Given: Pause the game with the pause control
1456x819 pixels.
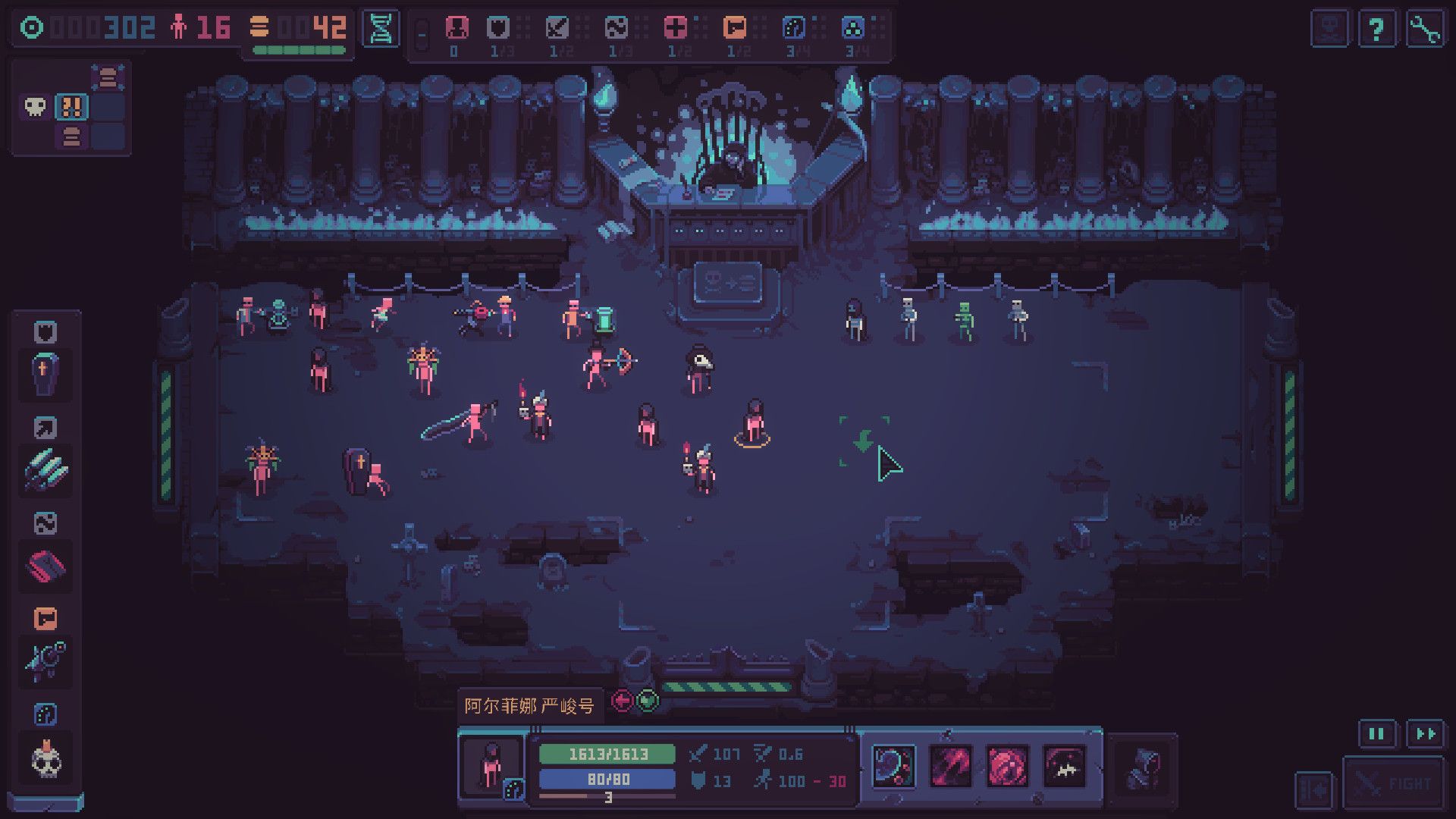Looking at the screenshot, I should [x=1378, y=734].
